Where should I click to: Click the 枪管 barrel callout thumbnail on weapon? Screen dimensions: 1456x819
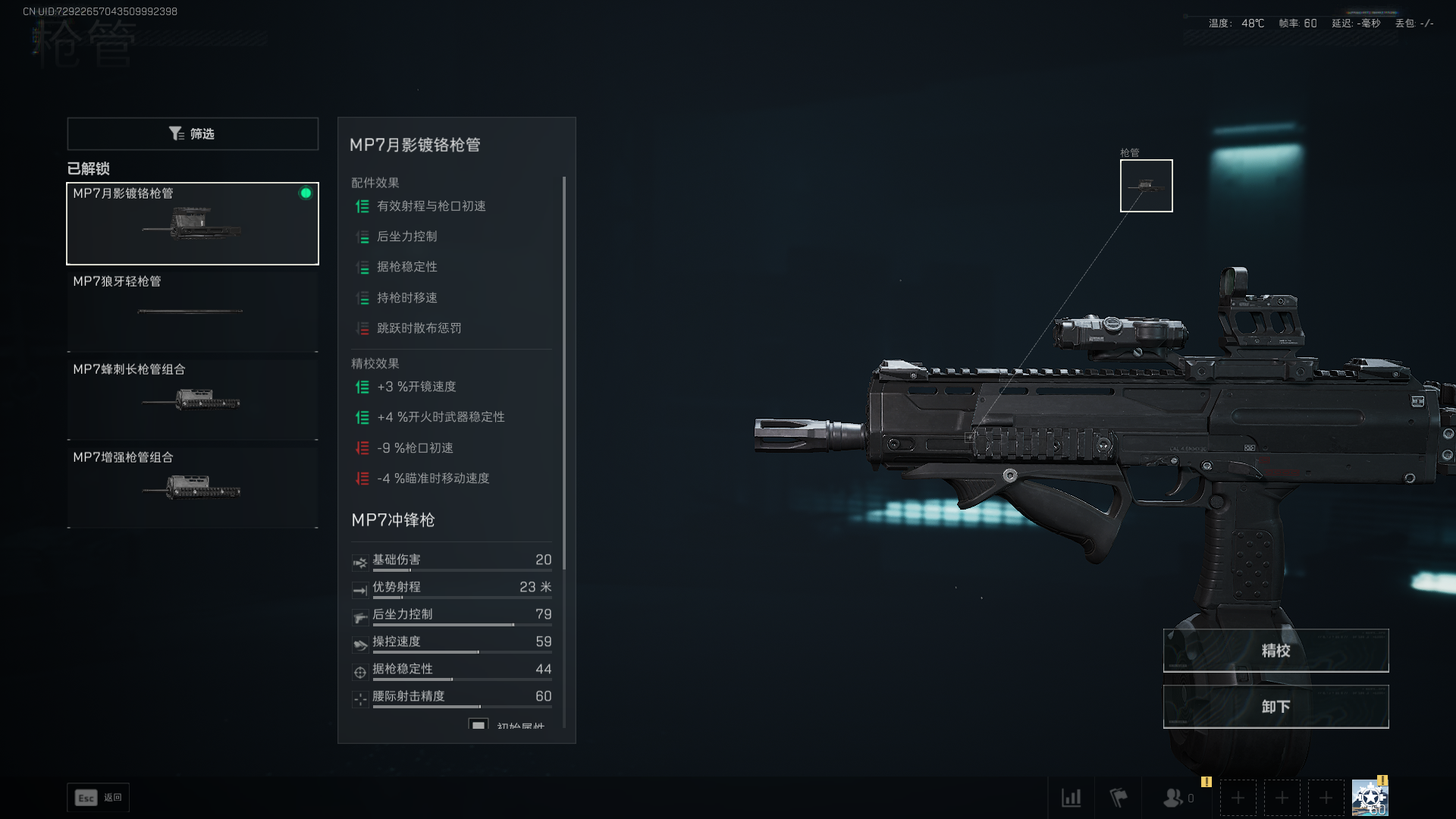(1146, 185)
